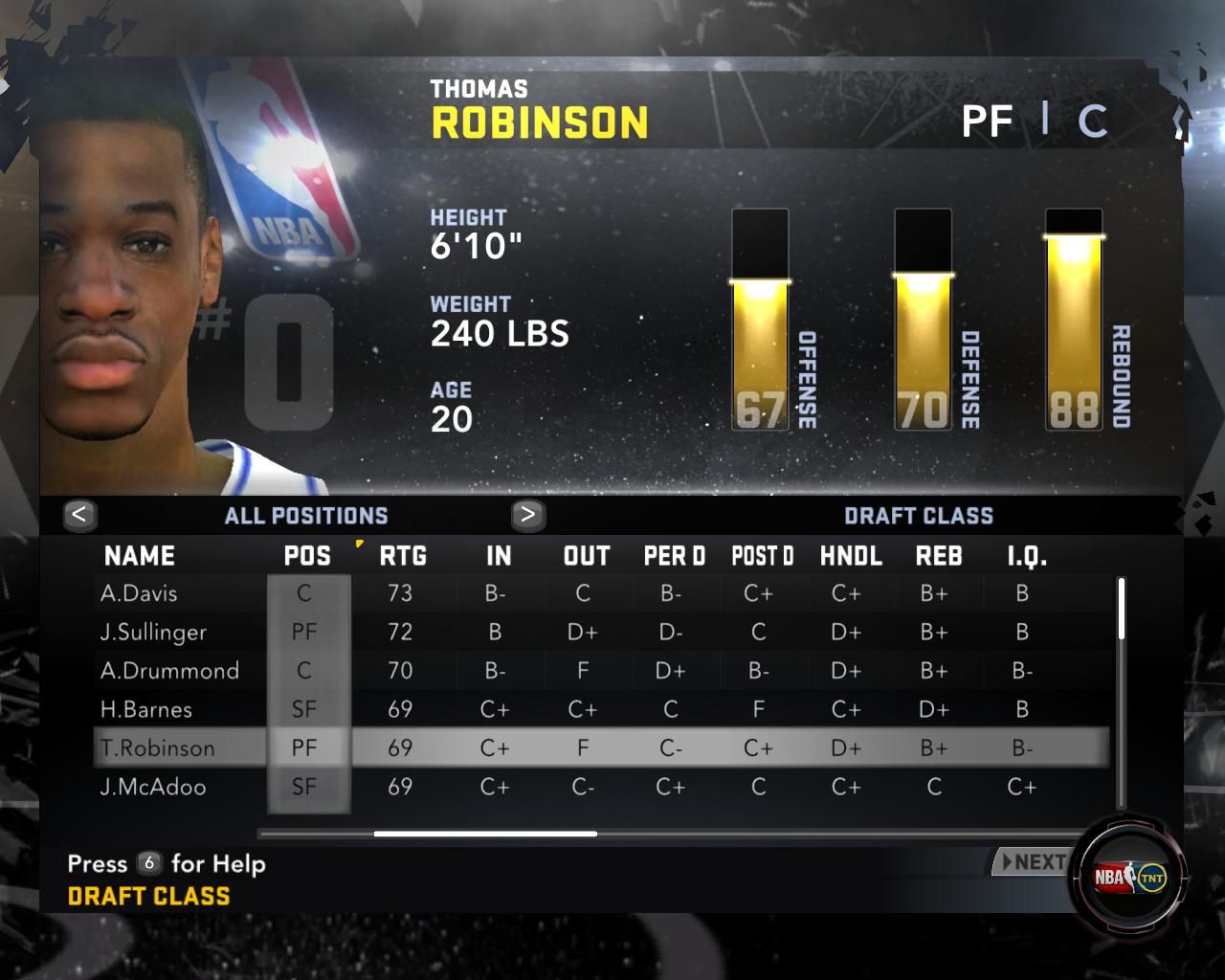Choose J.Sullinger from the draft list
Viewport: 1225px width, 980px height.
pos(153,632)
